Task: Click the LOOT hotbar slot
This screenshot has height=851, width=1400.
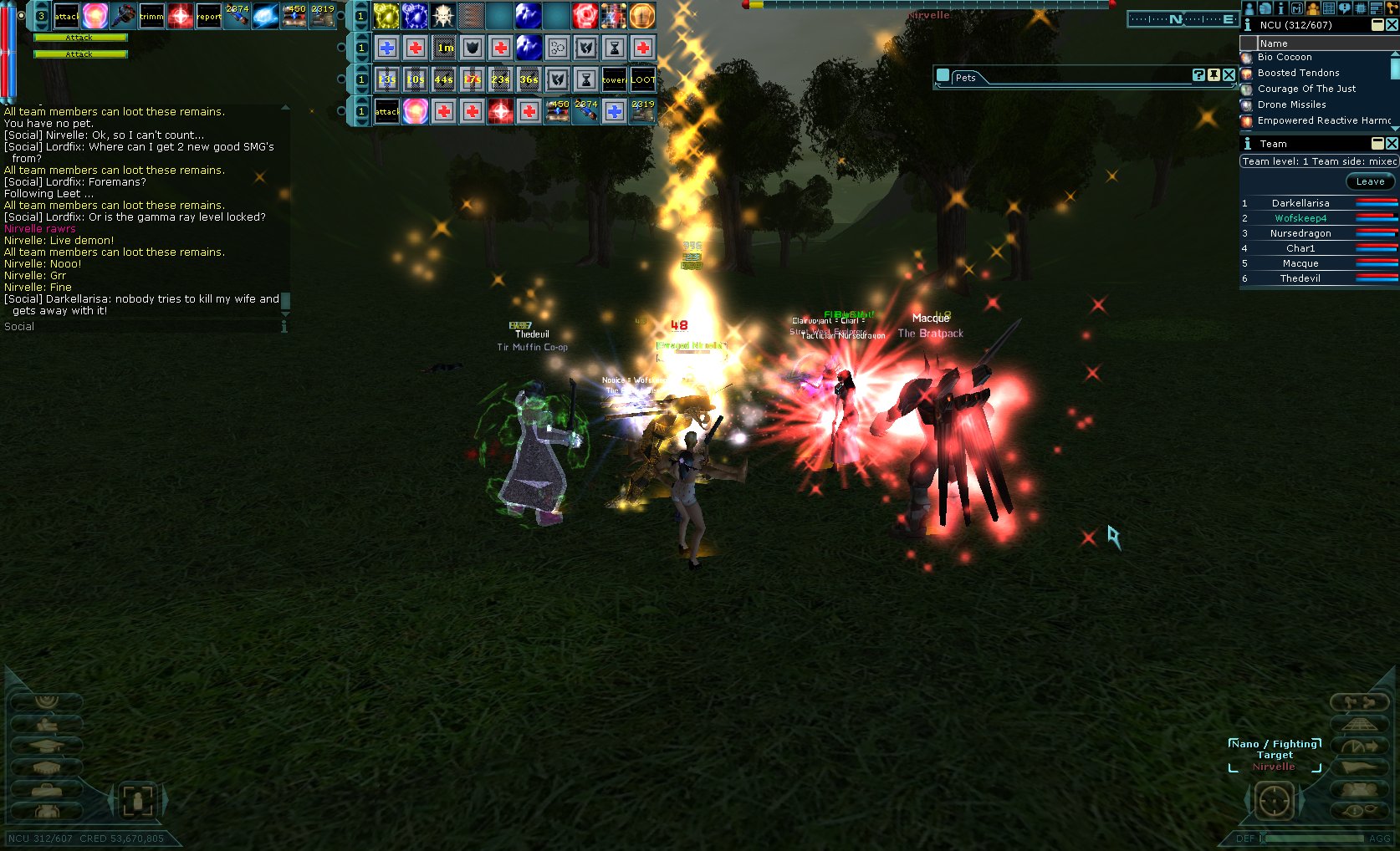Action: point(642,79)
